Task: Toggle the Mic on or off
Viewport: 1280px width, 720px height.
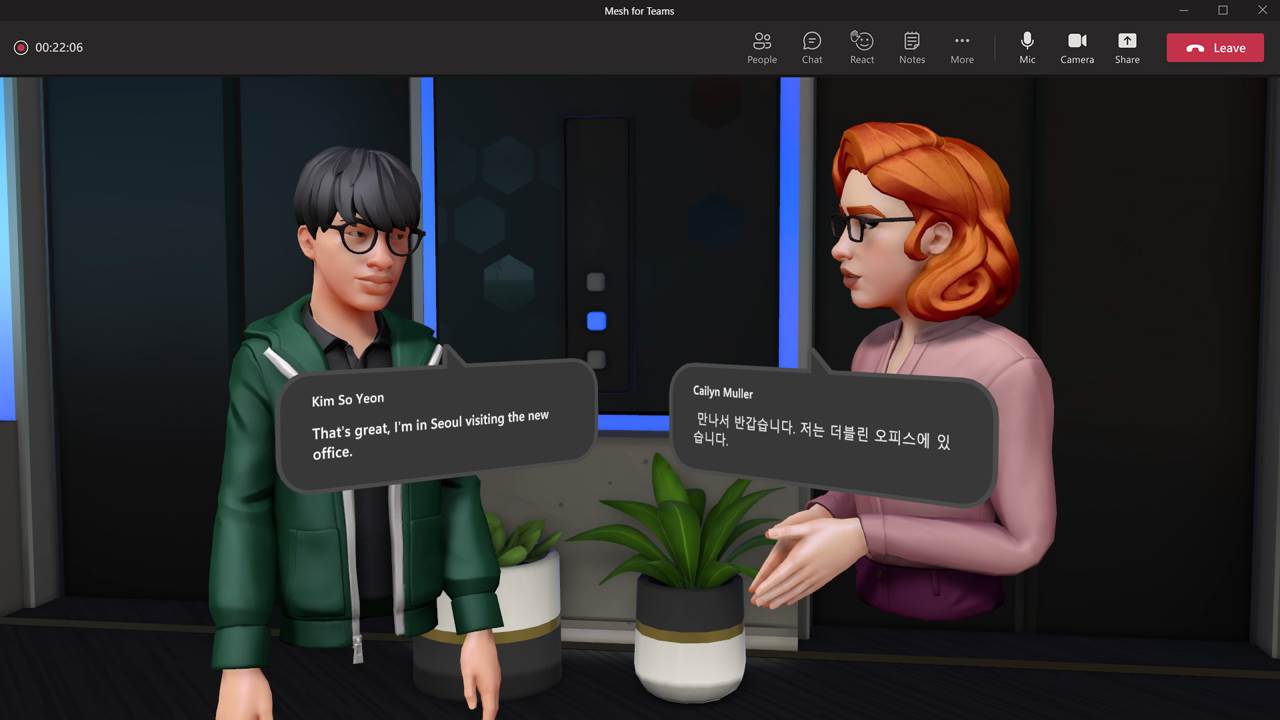Action: pyautogui.click(x=1027, y=47)
